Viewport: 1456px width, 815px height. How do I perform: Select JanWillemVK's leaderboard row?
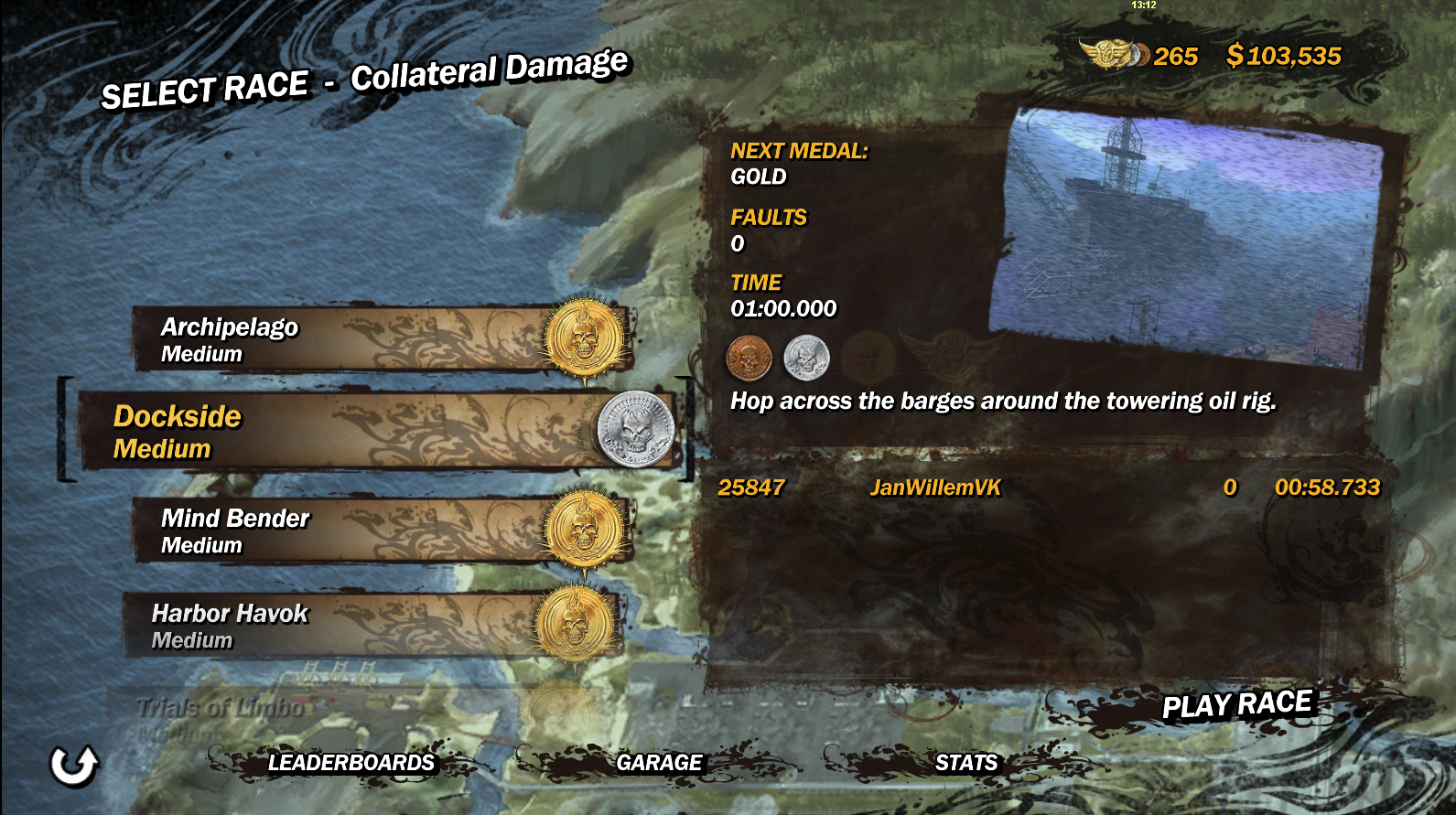1048,488
